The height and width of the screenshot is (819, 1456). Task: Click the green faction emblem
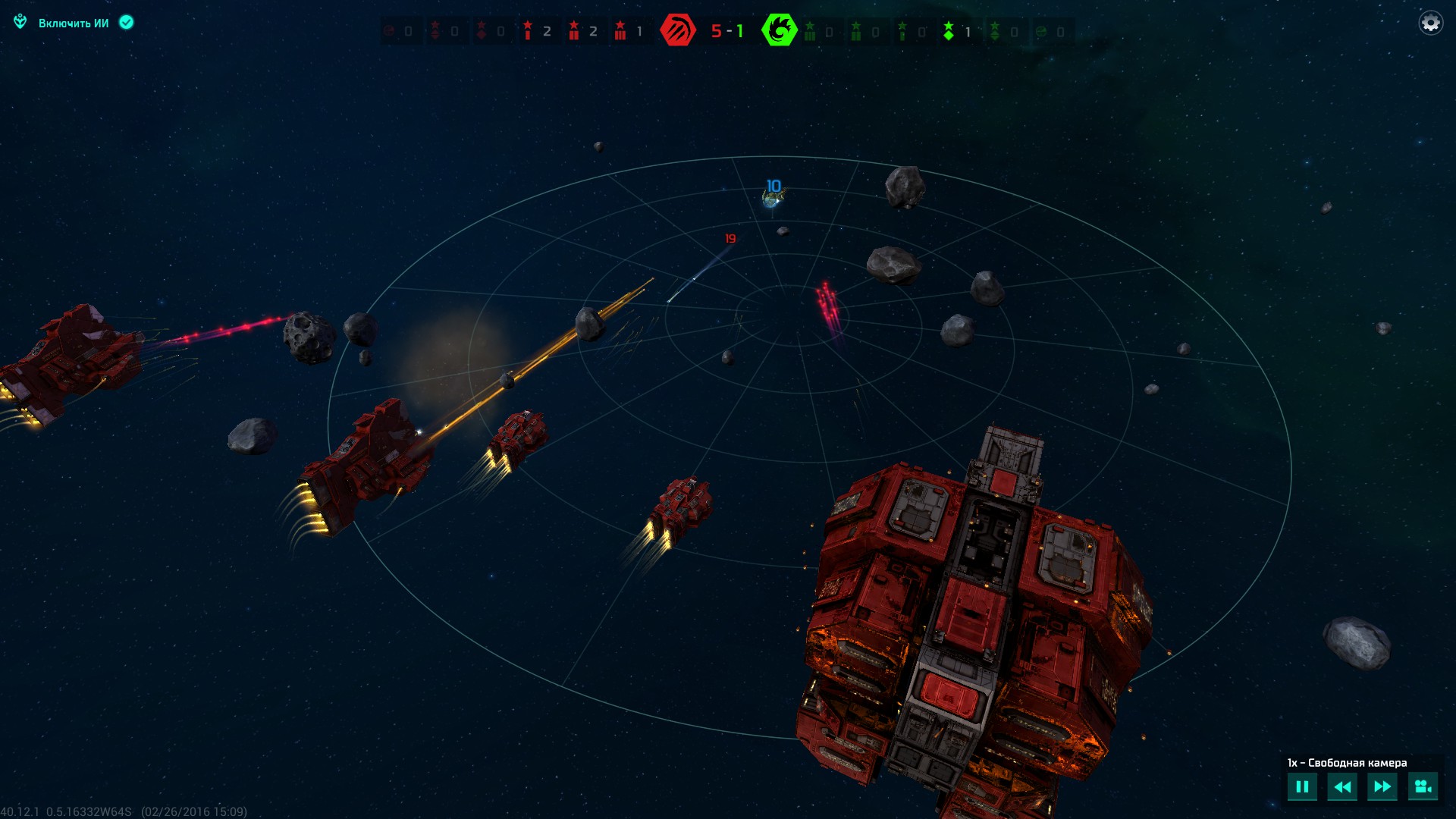pos(779,30)
